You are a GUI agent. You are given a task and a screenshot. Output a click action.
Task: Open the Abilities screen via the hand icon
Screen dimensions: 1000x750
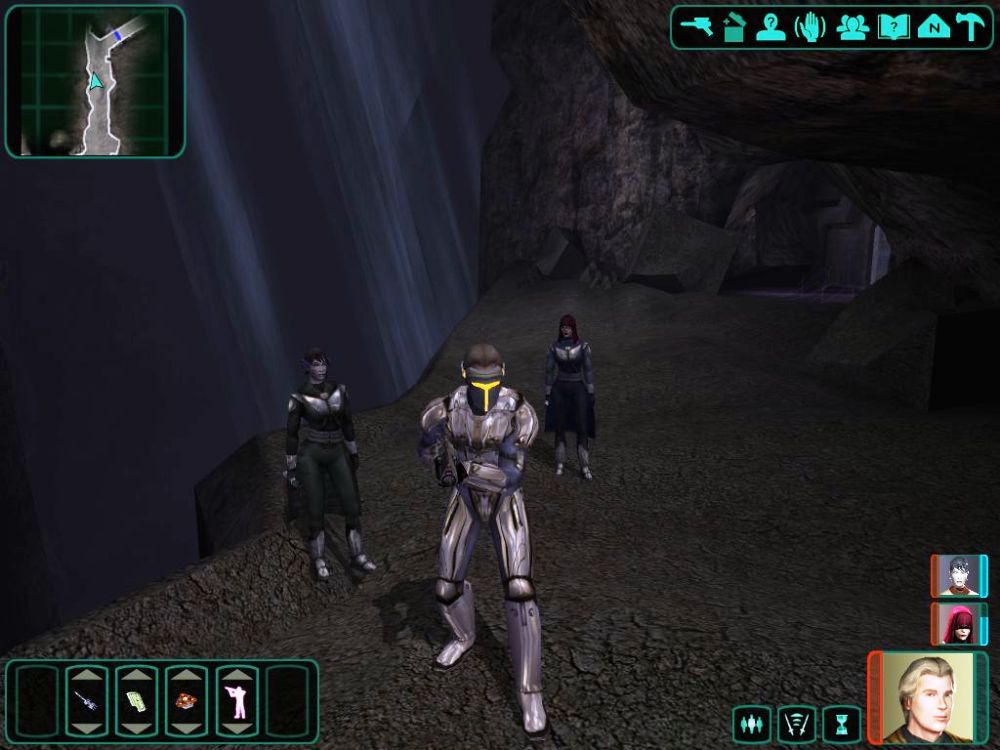click(810, 27)
